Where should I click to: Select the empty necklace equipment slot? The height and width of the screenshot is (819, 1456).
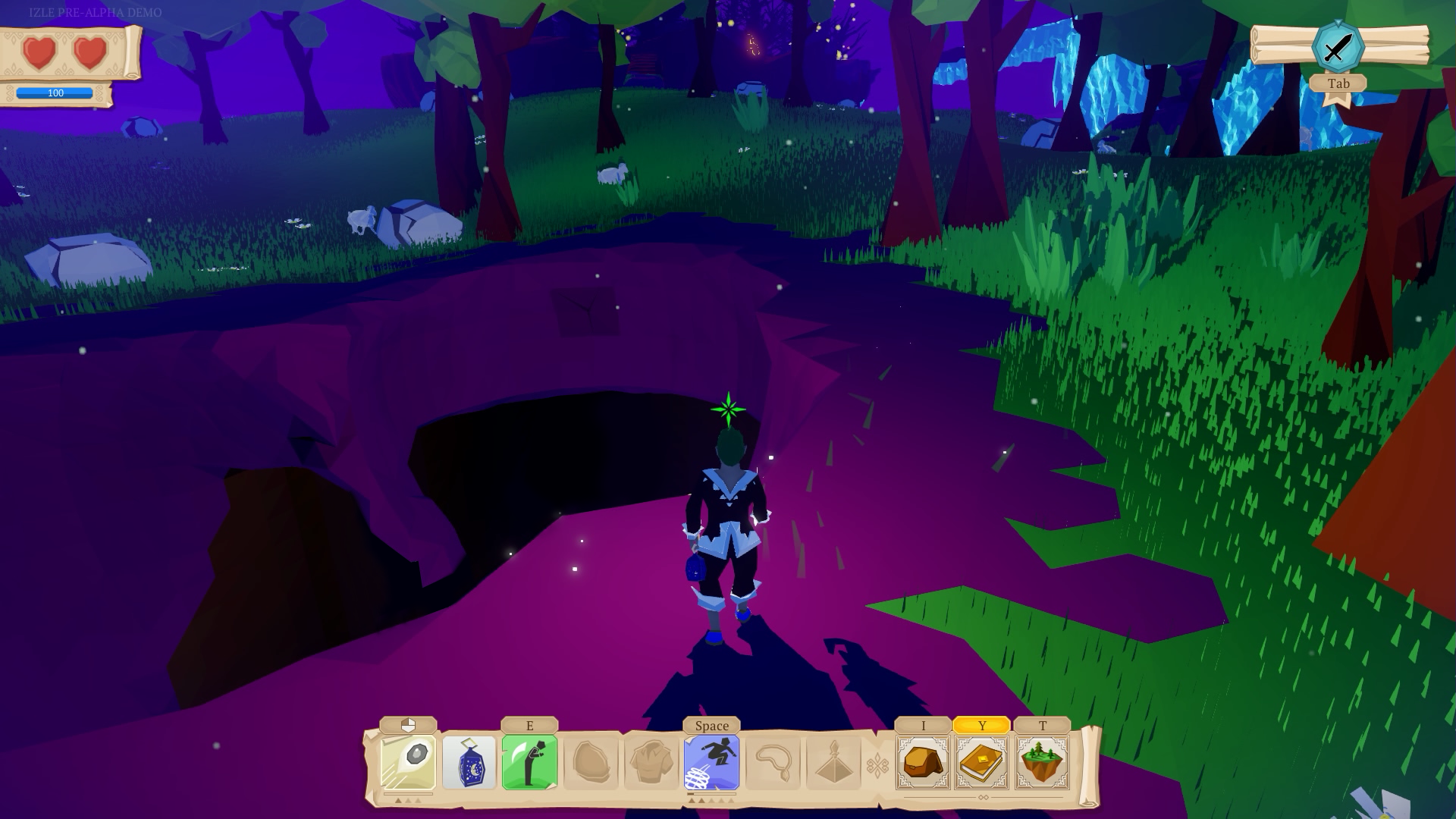click(773, 762)
